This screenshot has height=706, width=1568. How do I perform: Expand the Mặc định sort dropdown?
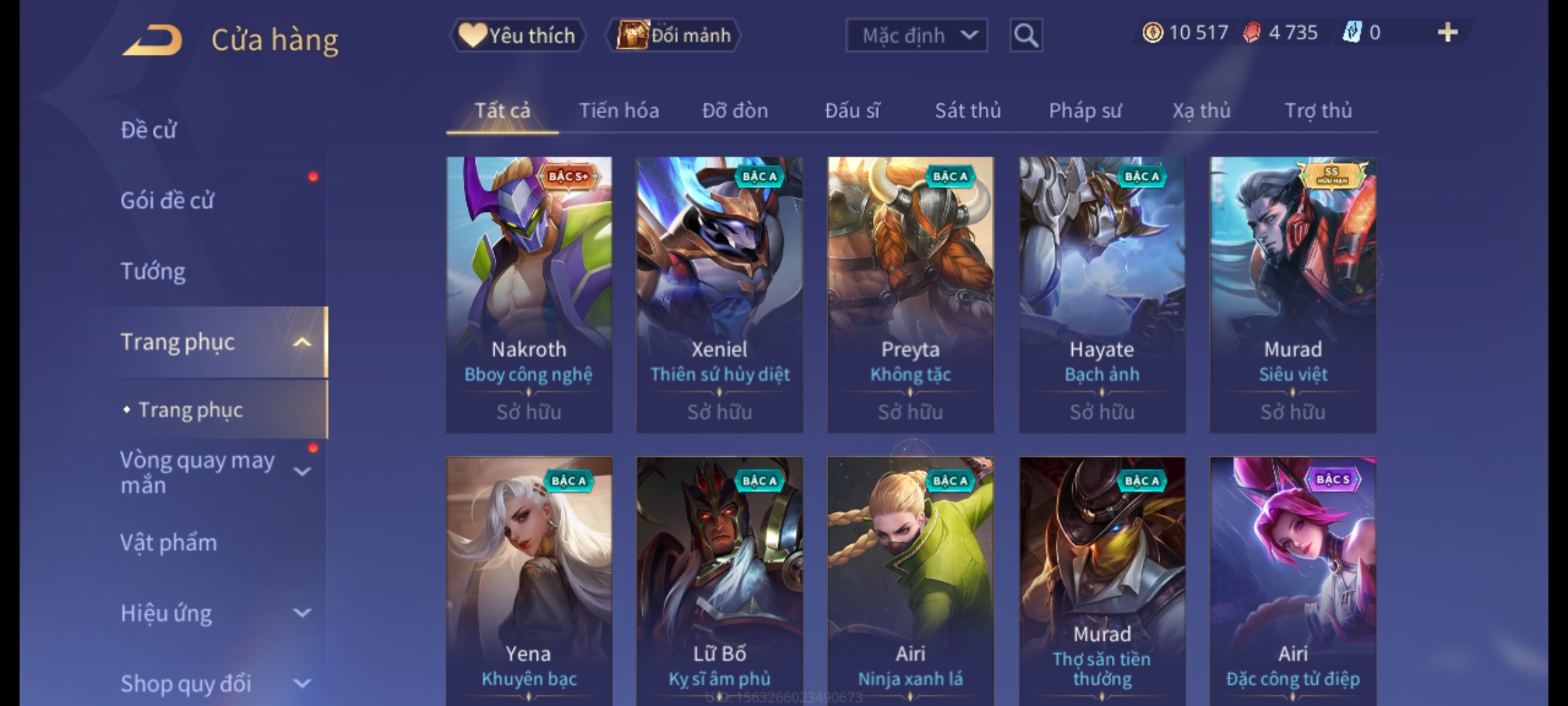(916, 35)
